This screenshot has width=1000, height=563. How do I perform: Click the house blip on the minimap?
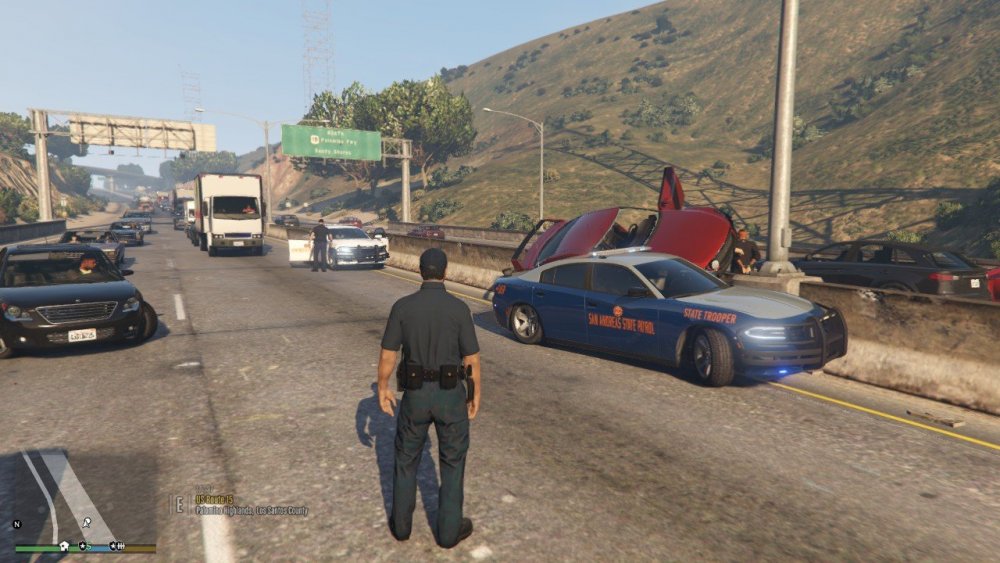pyautogui.click(x=64, y=546)
